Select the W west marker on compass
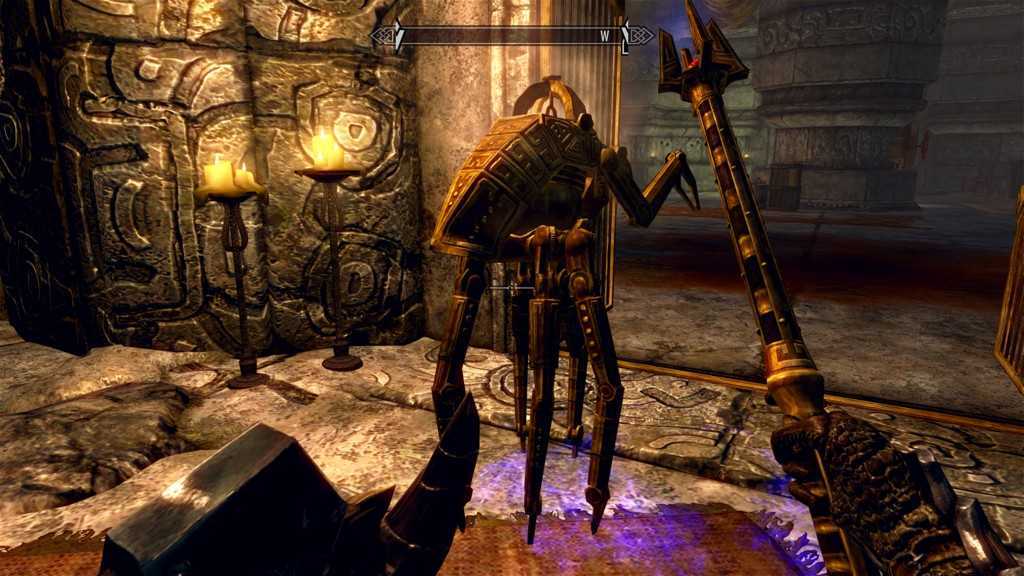 pos(605,36)
